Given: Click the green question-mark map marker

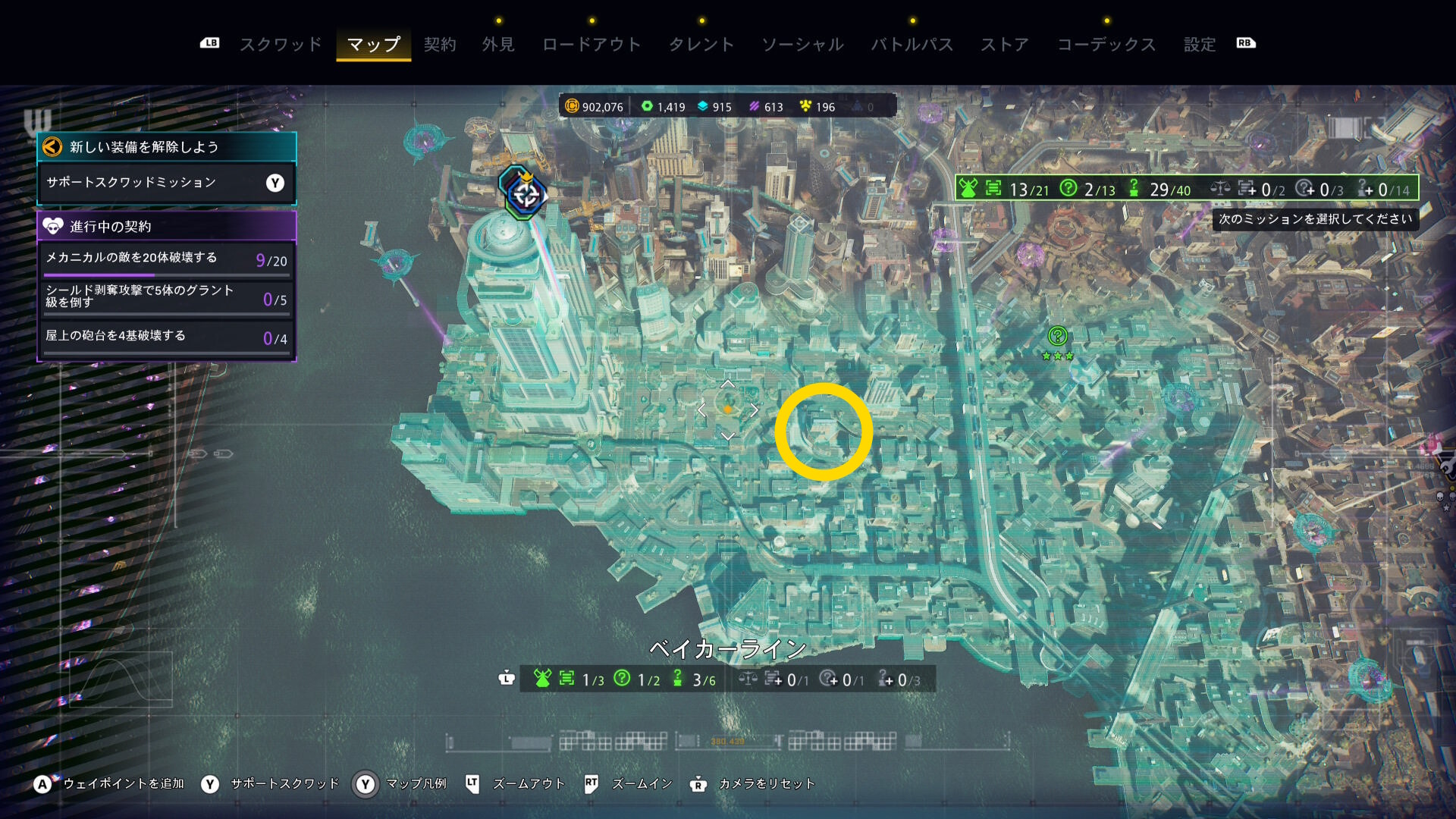Looking at the screenshot, I should (1057, 336).
